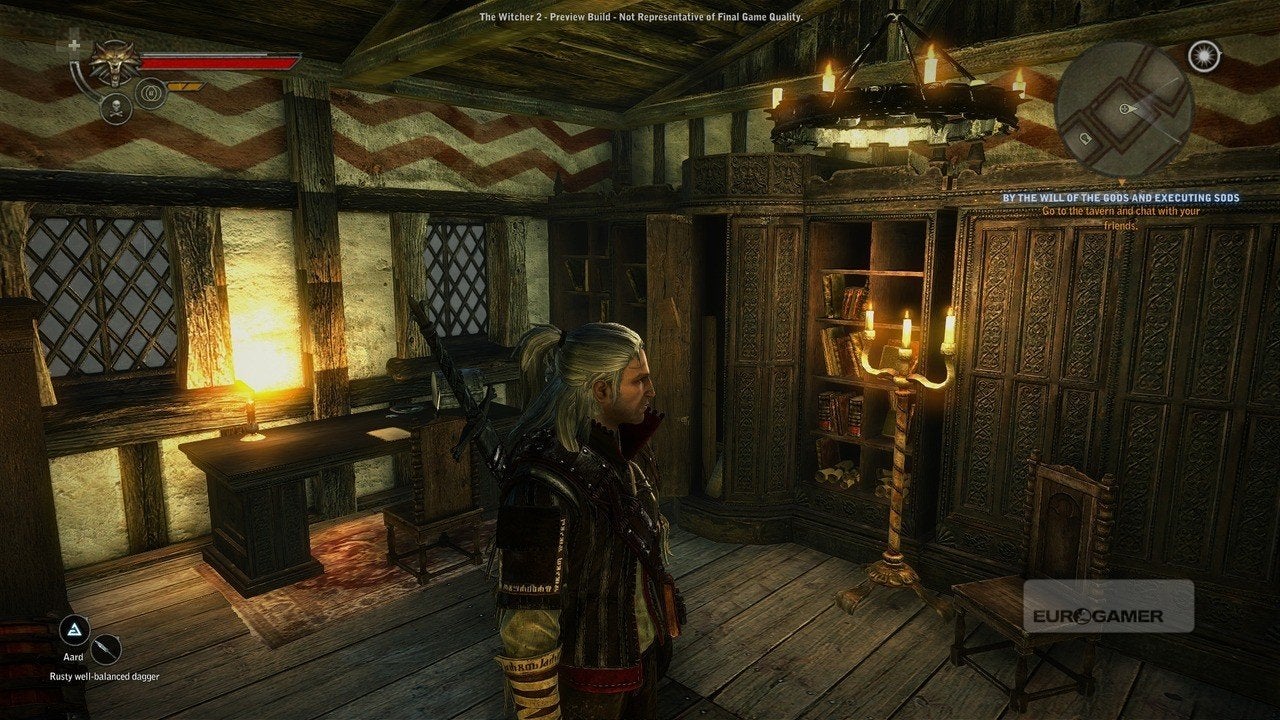Select the Aard sign icon

click(74, 630)
